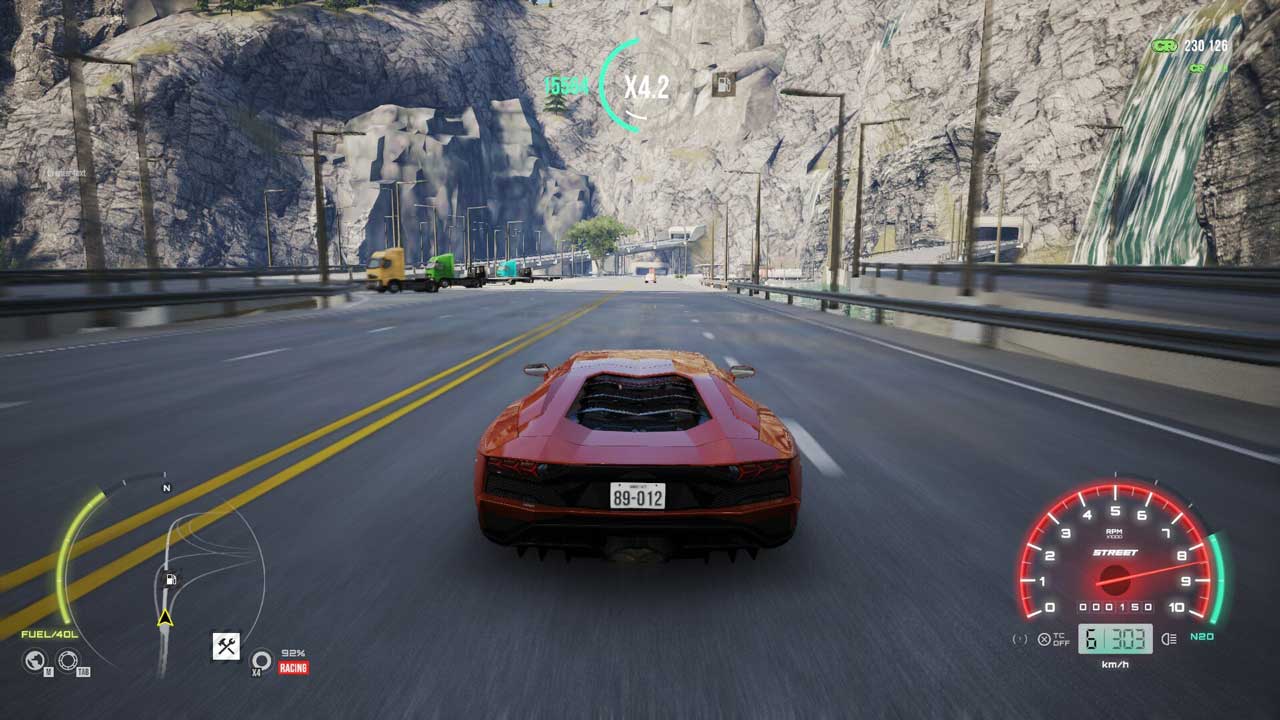
Task: Click the yellow player arrow on minimap
Action: tap(165, 619)
